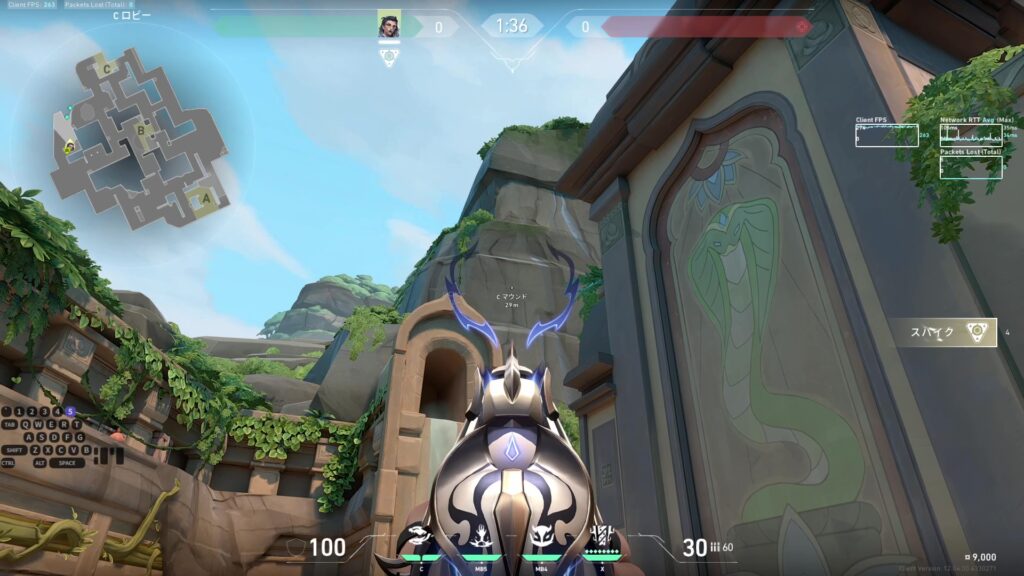Viewport: 1024px width, 576px height.
Task: Click the Network RTT Avg graph
Action: pyautogui.click(x=971, y=135)
